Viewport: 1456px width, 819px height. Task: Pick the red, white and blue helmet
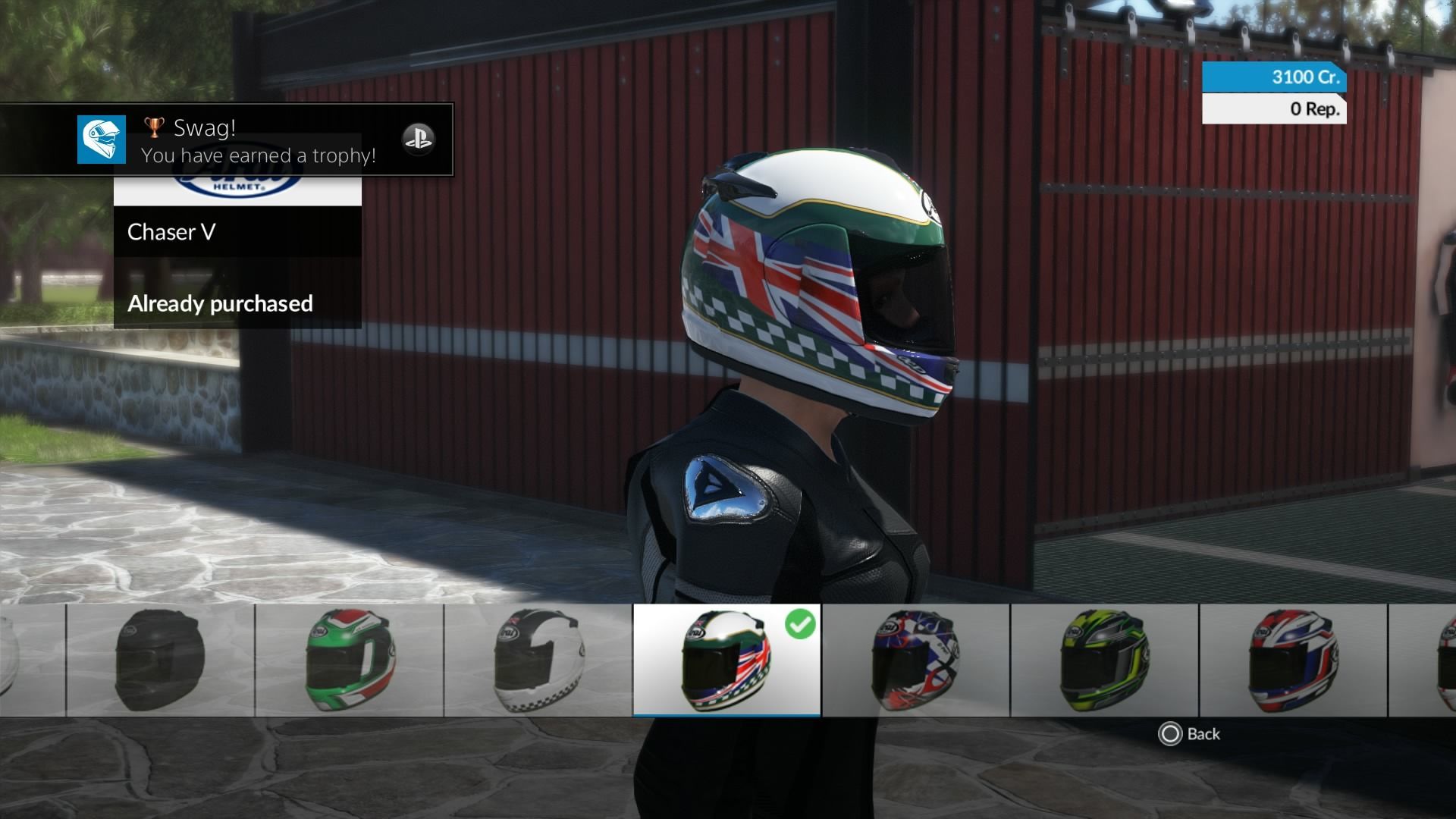click(x=1293, y=660)
